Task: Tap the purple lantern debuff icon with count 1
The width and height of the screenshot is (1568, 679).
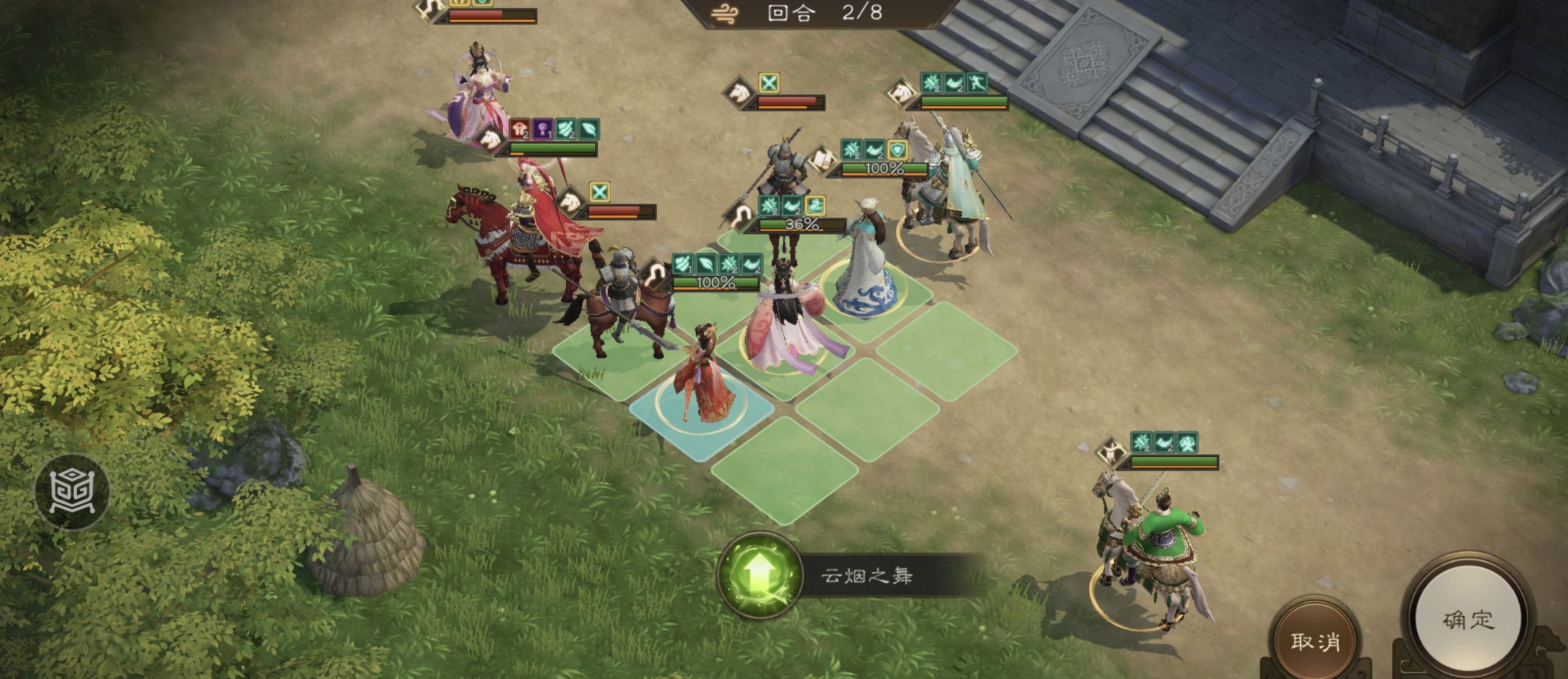Action: tap(542, 129)
